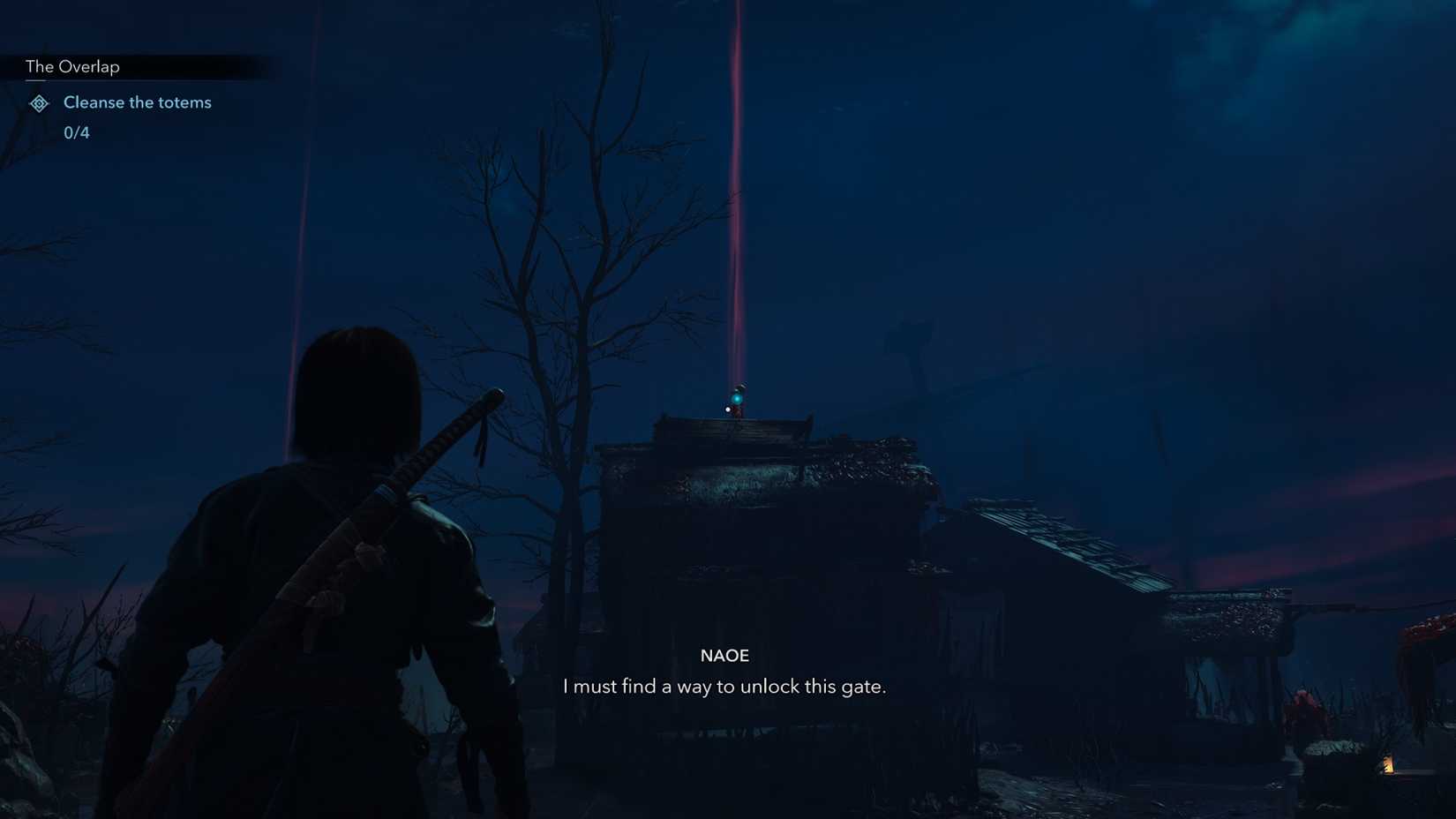Click the NAOE speaker name label
1456x819 pixels.
click(x=724, y=656)
